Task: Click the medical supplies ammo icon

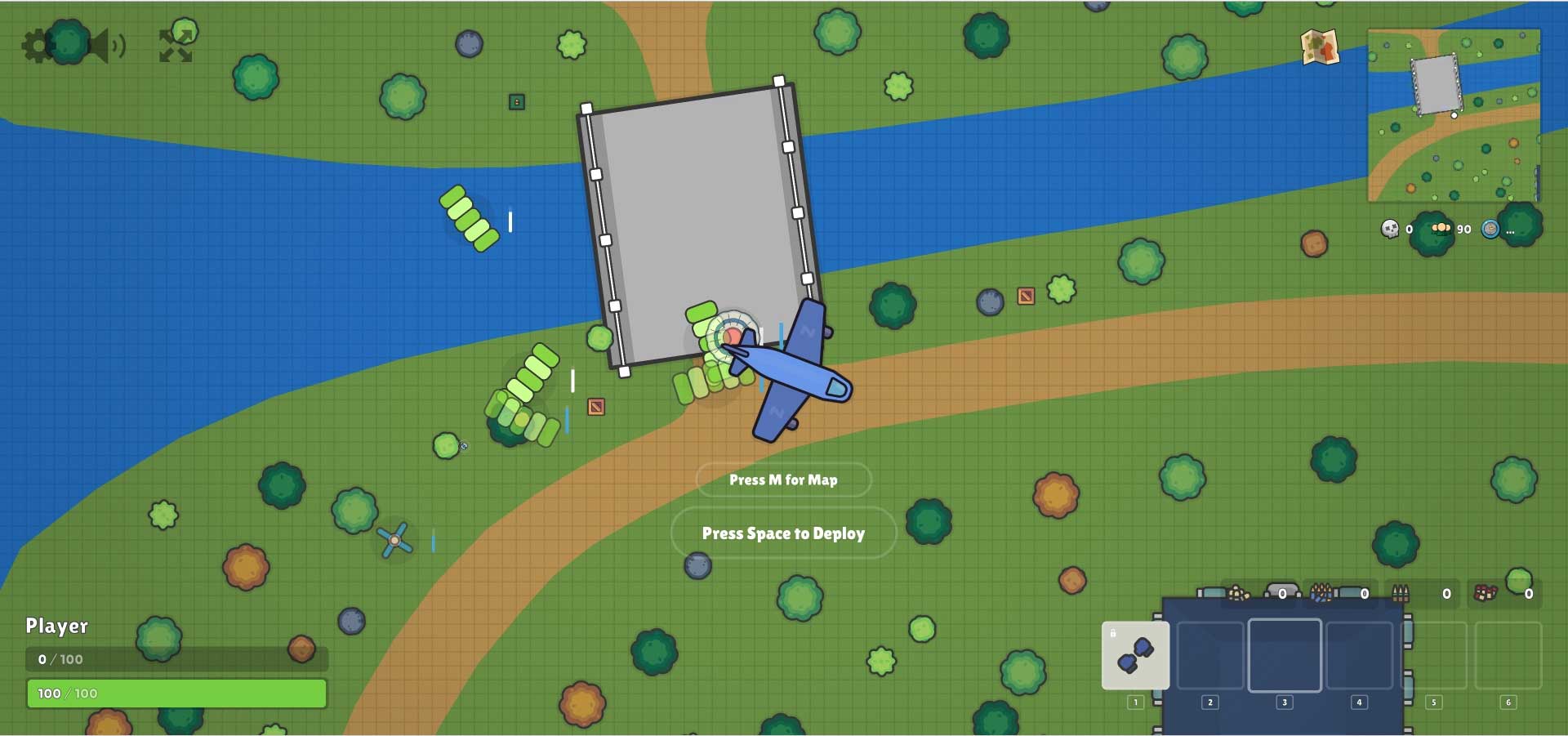Action: coord(1485,593)
